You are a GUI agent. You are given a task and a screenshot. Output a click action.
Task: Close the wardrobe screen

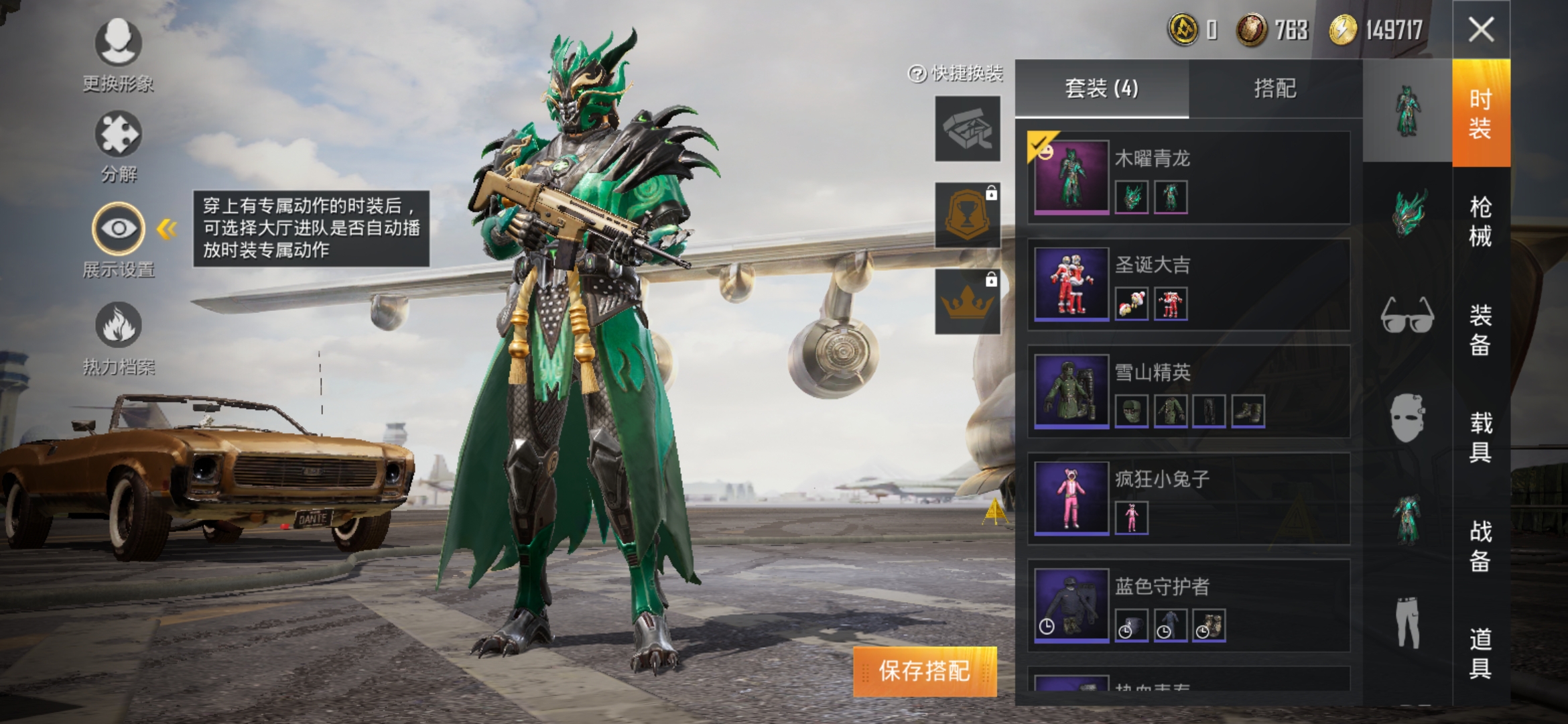point(1481,29)
